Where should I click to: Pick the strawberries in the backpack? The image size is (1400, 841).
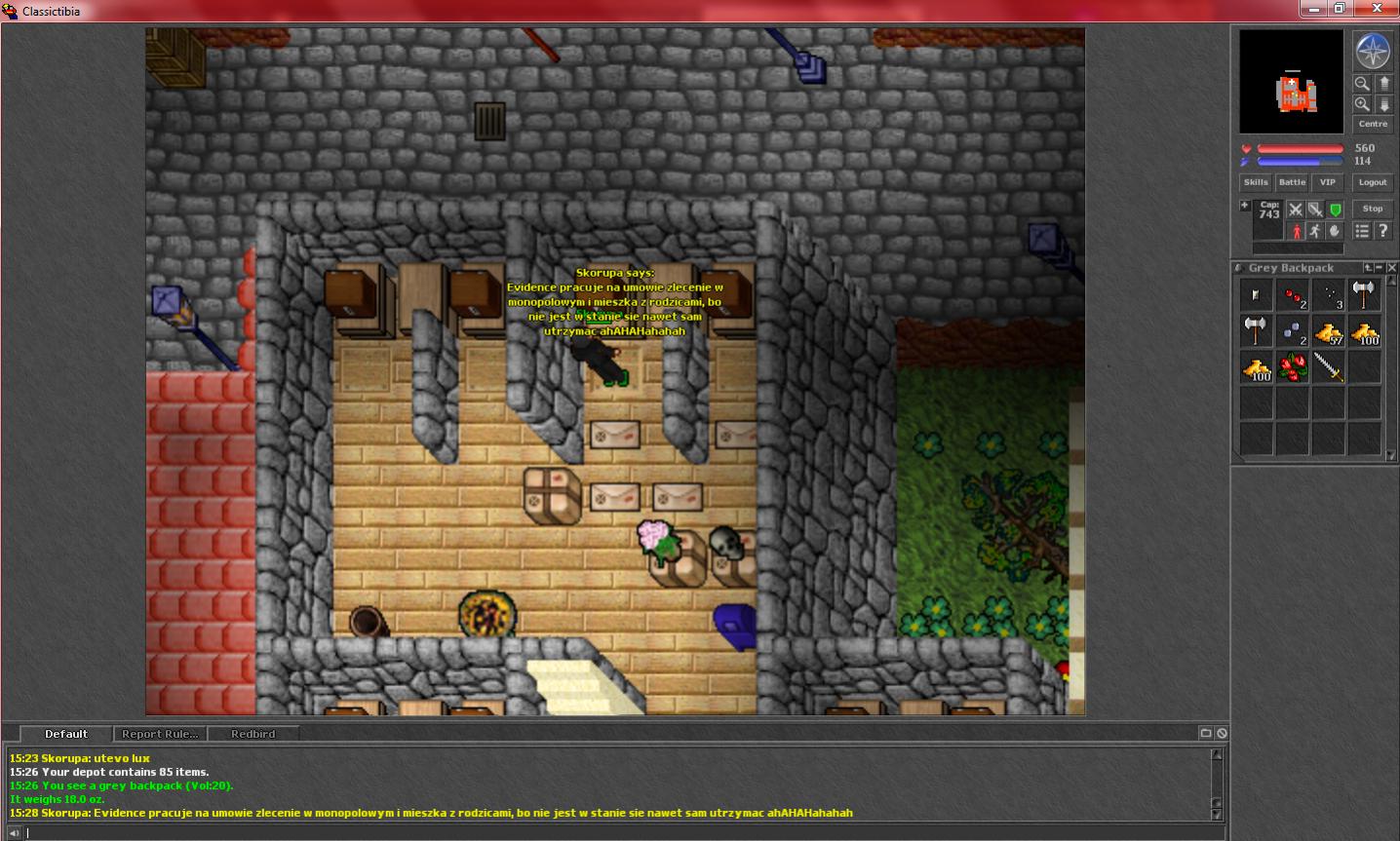point(1293,367)
